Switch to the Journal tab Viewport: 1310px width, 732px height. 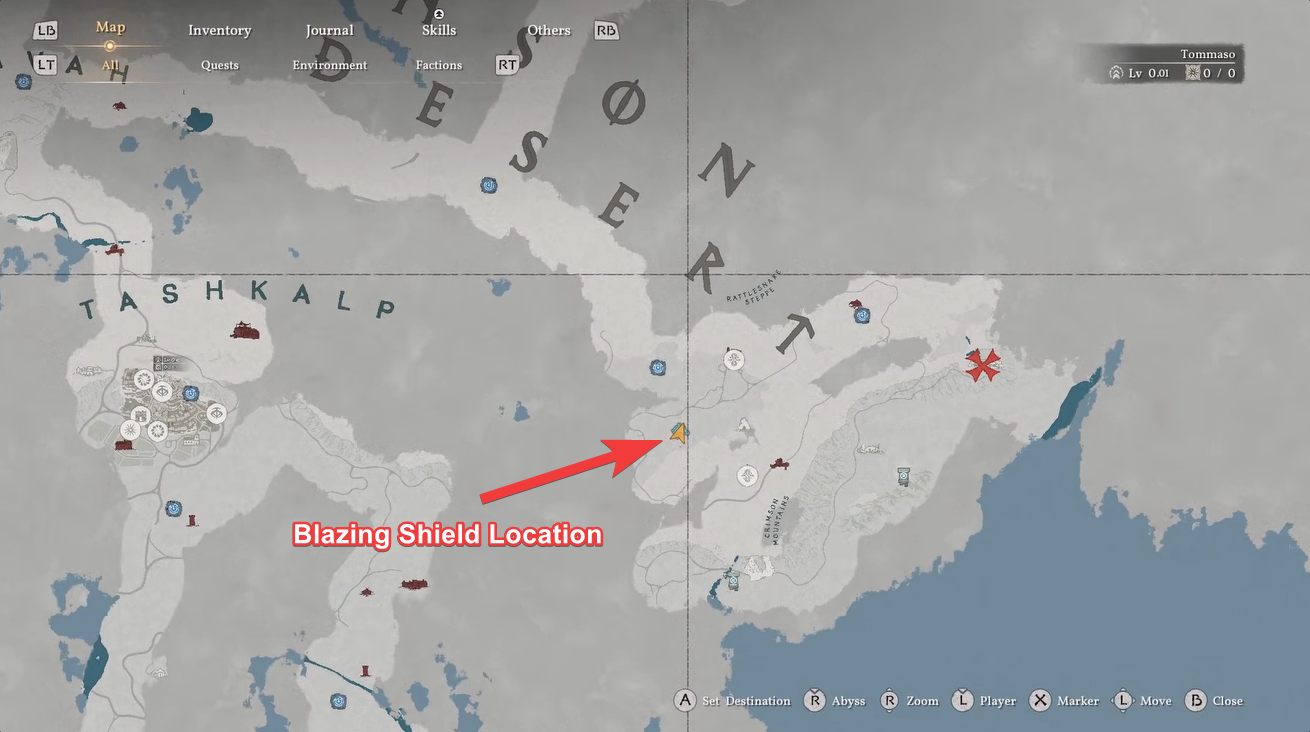[x=329, y=30]
